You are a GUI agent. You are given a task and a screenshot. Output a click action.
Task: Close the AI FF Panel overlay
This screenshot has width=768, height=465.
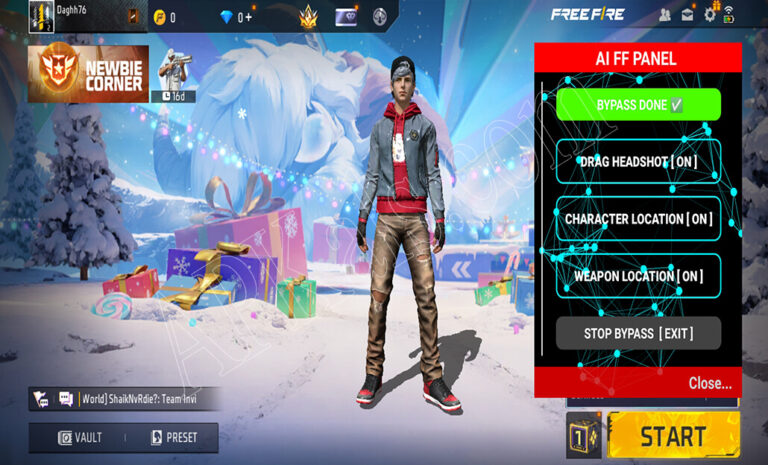709,383
